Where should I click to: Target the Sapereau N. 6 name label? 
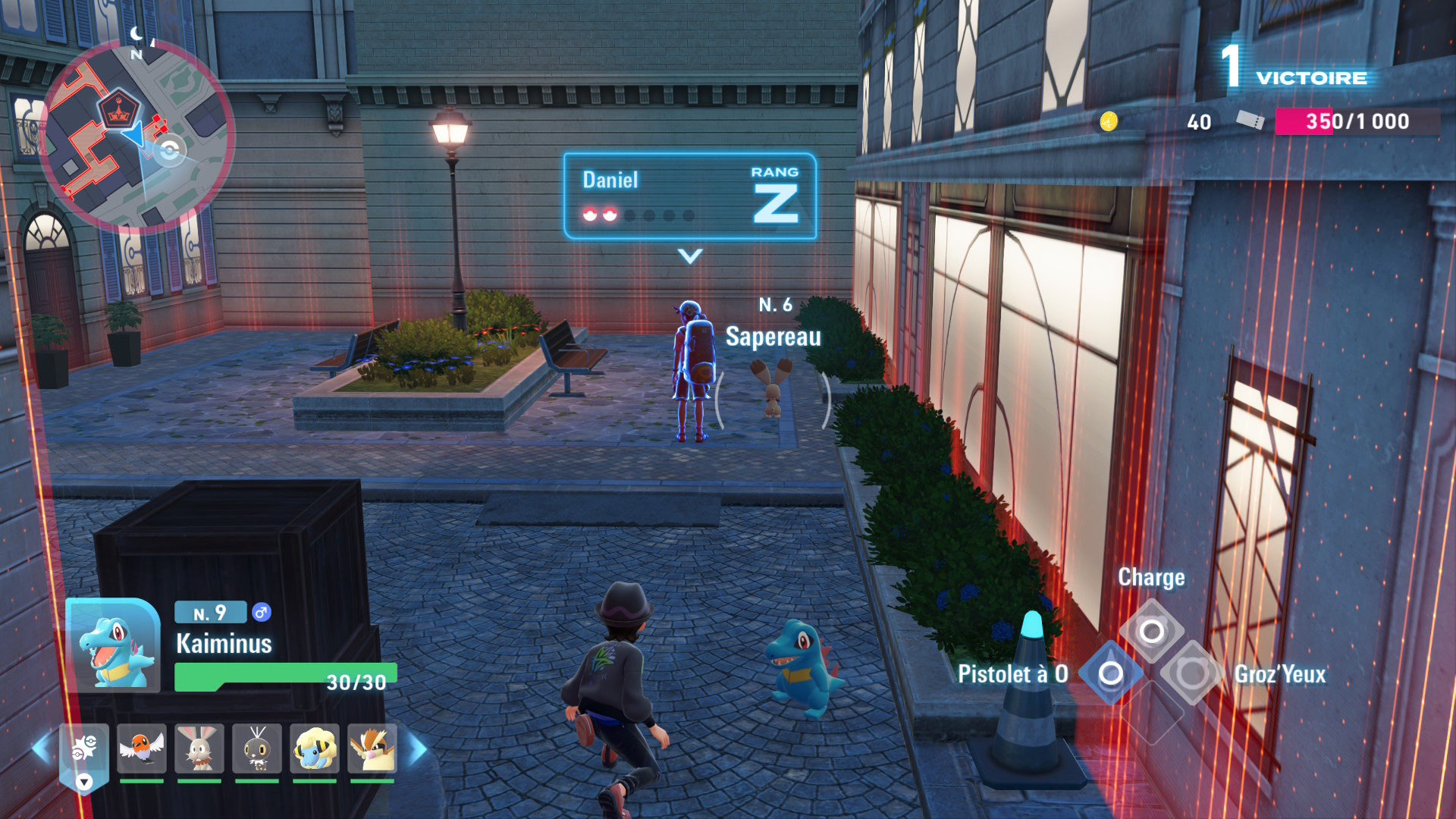tap(773, 336)
